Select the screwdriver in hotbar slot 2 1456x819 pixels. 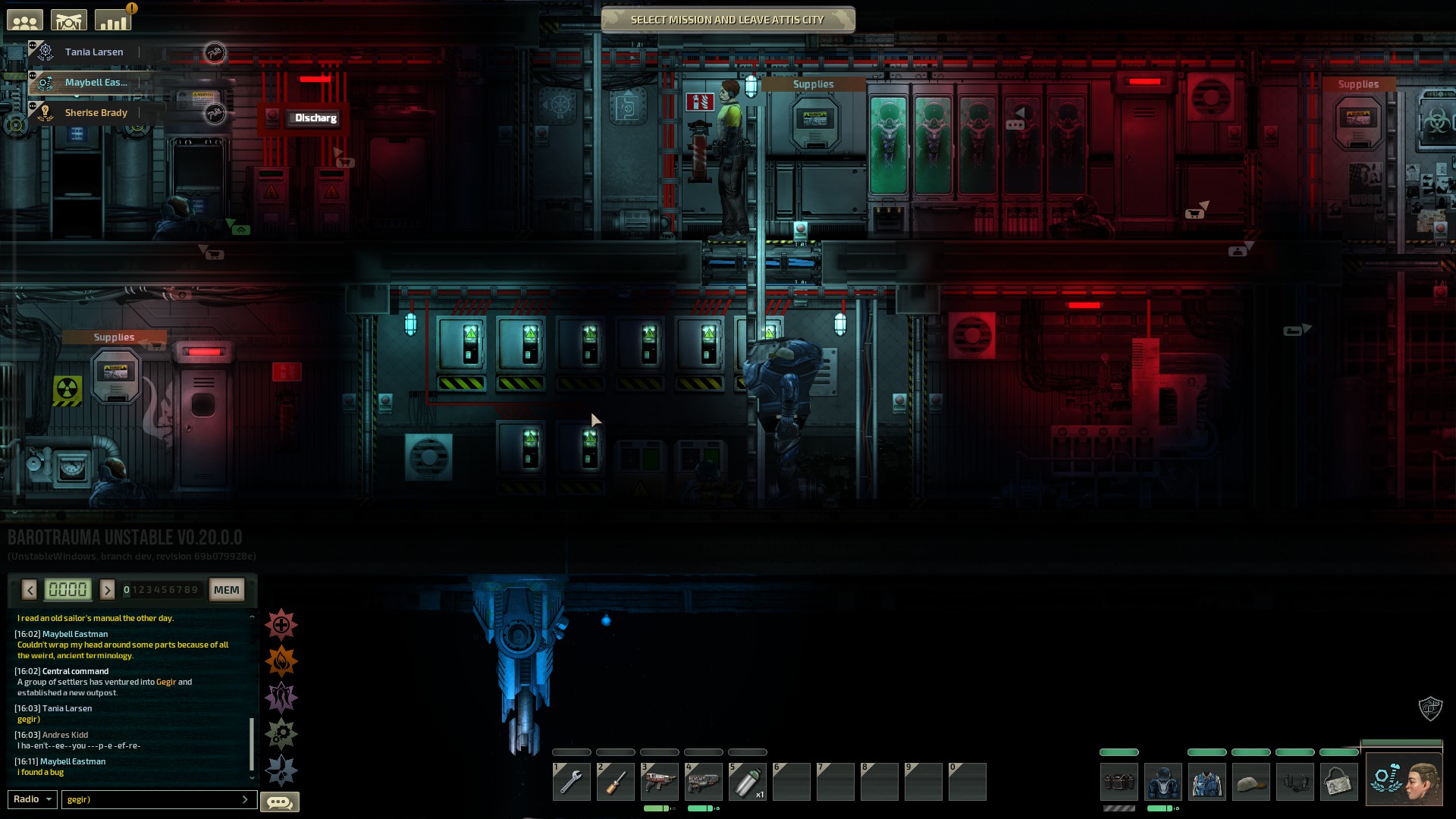[x=615, y=781]
